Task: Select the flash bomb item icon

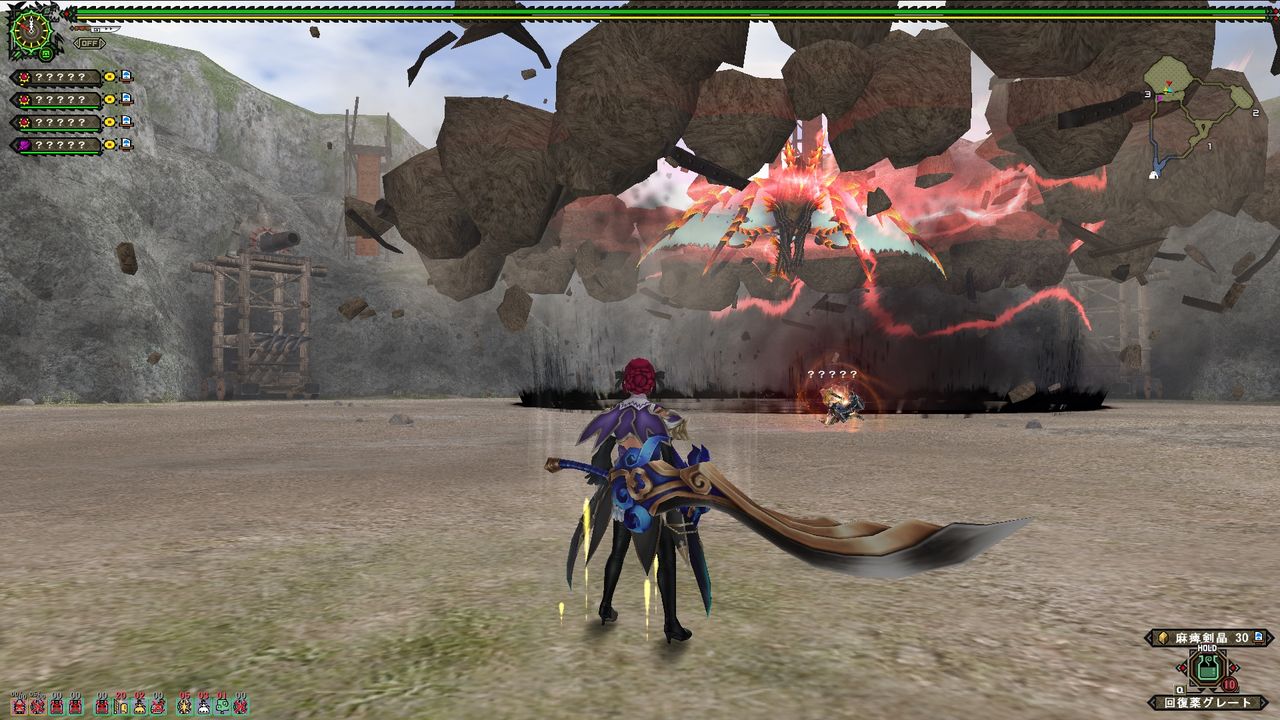Action: click(184, 705)
